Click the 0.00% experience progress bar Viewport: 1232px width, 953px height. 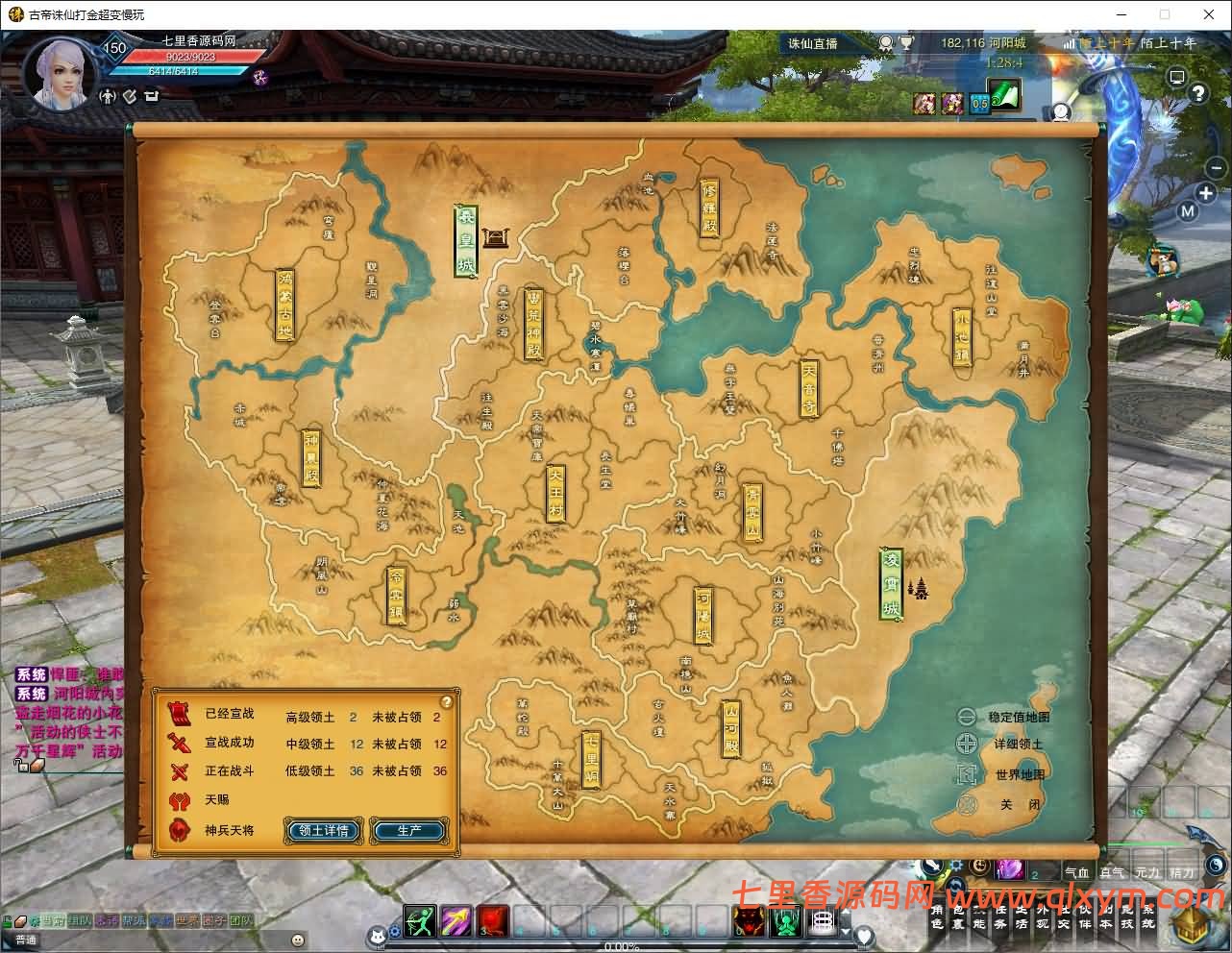coord(623,947)
